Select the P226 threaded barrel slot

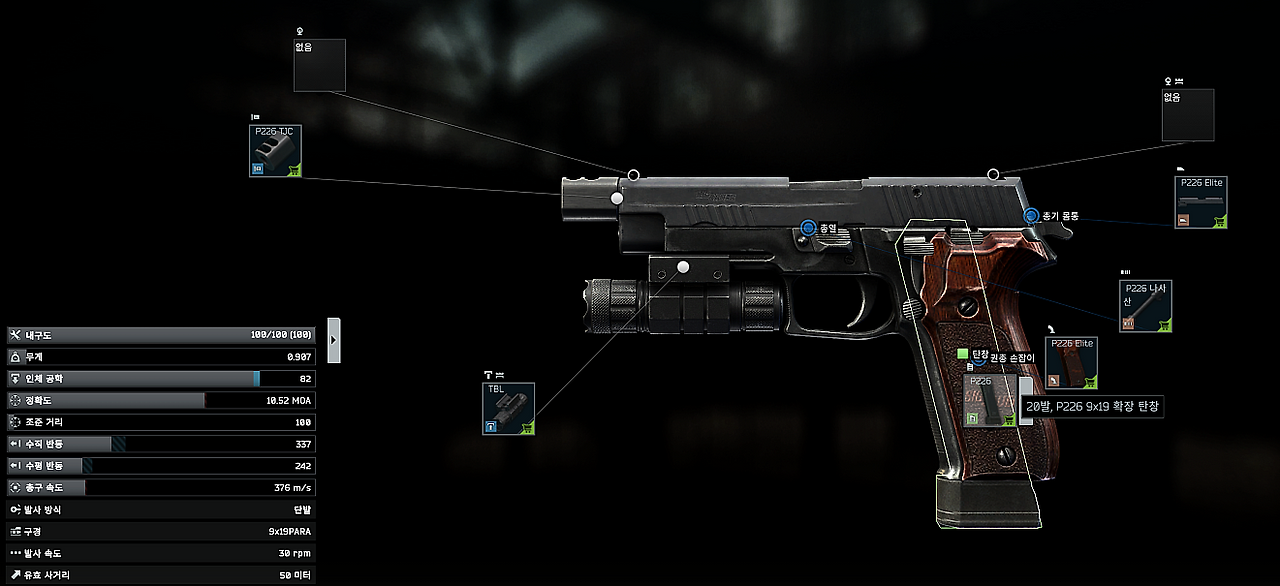pyautogui.click(x=1145, y=306)
